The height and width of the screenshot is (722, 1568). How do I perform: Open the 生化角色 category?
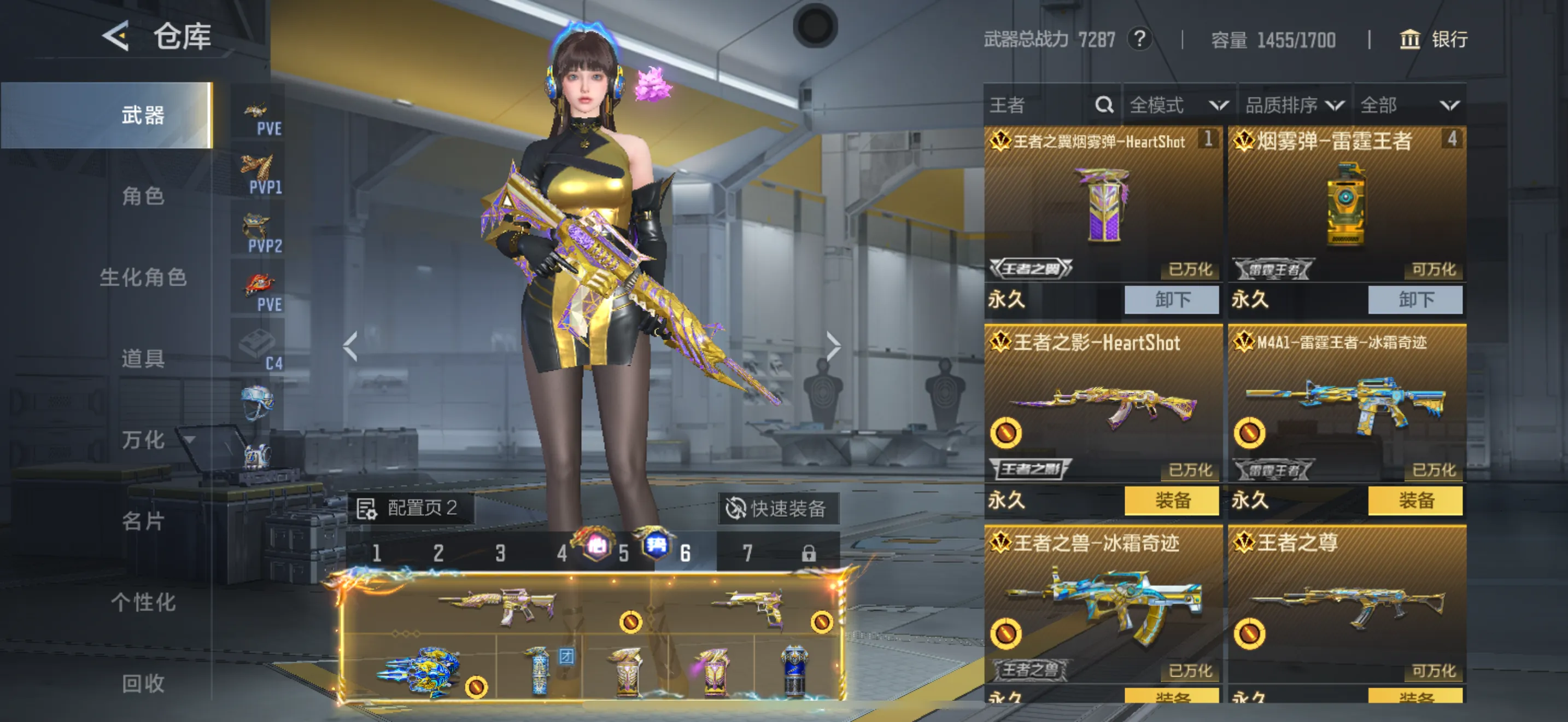pos(143,278)
